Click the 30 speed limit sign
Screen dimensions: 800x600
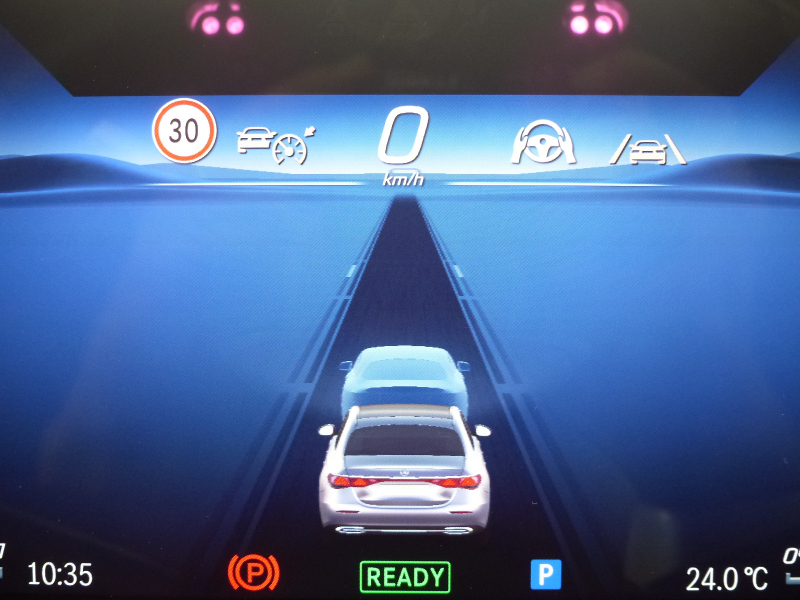[184, 130]
